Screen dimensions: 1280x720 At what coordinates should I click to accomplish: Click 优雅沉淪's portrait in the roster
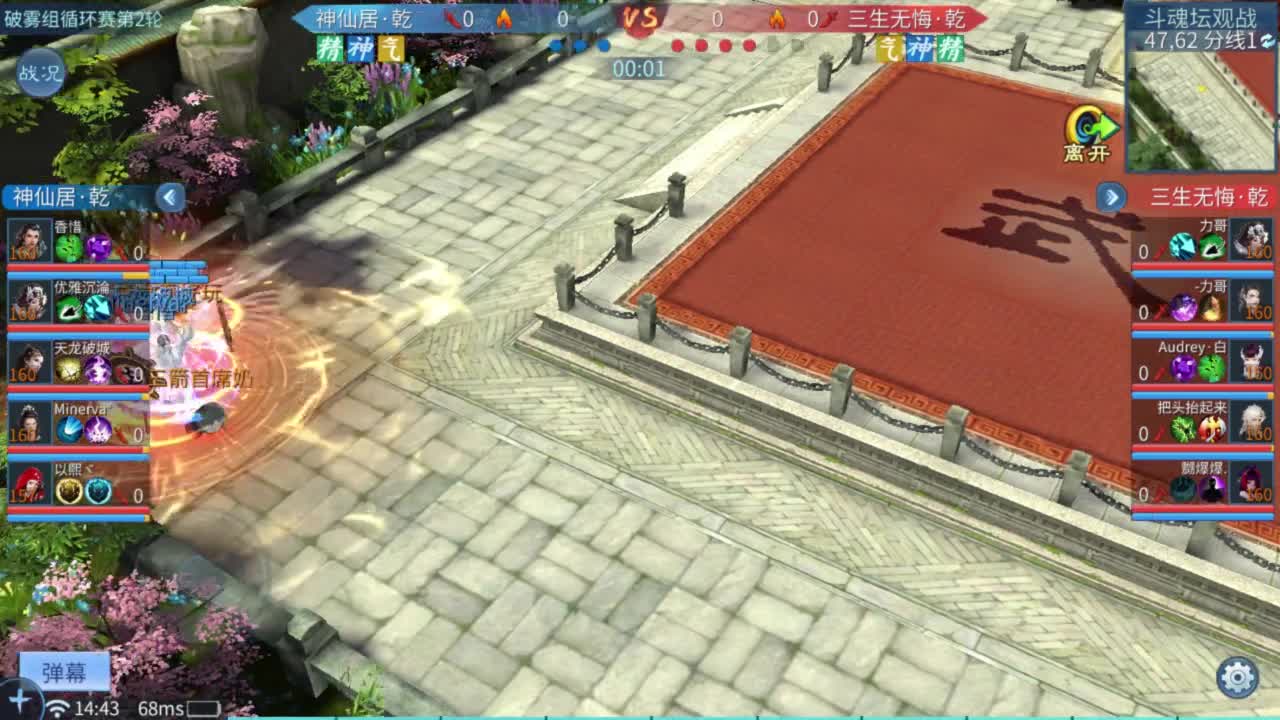[x=28, y=302]
